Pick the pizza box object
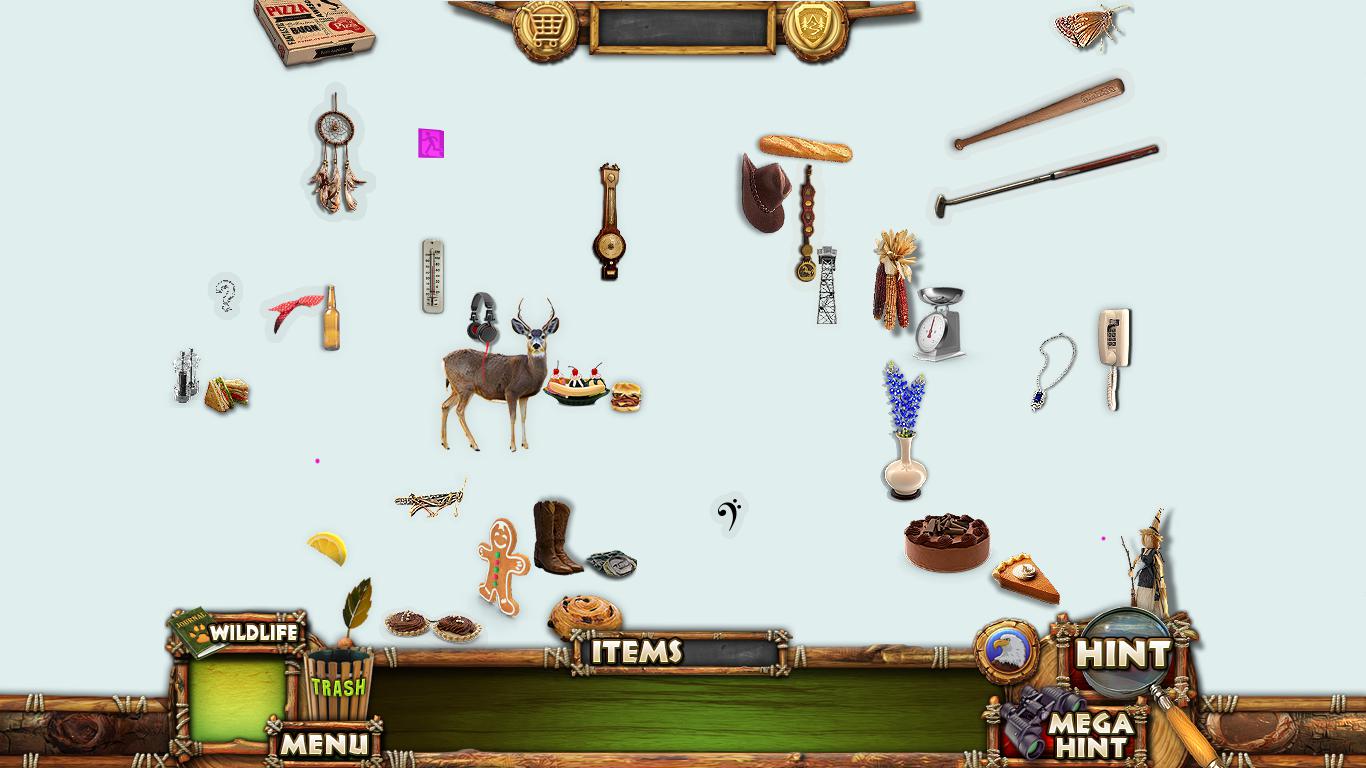Viewport: 1366px width, 768px height. click(314, 30)
